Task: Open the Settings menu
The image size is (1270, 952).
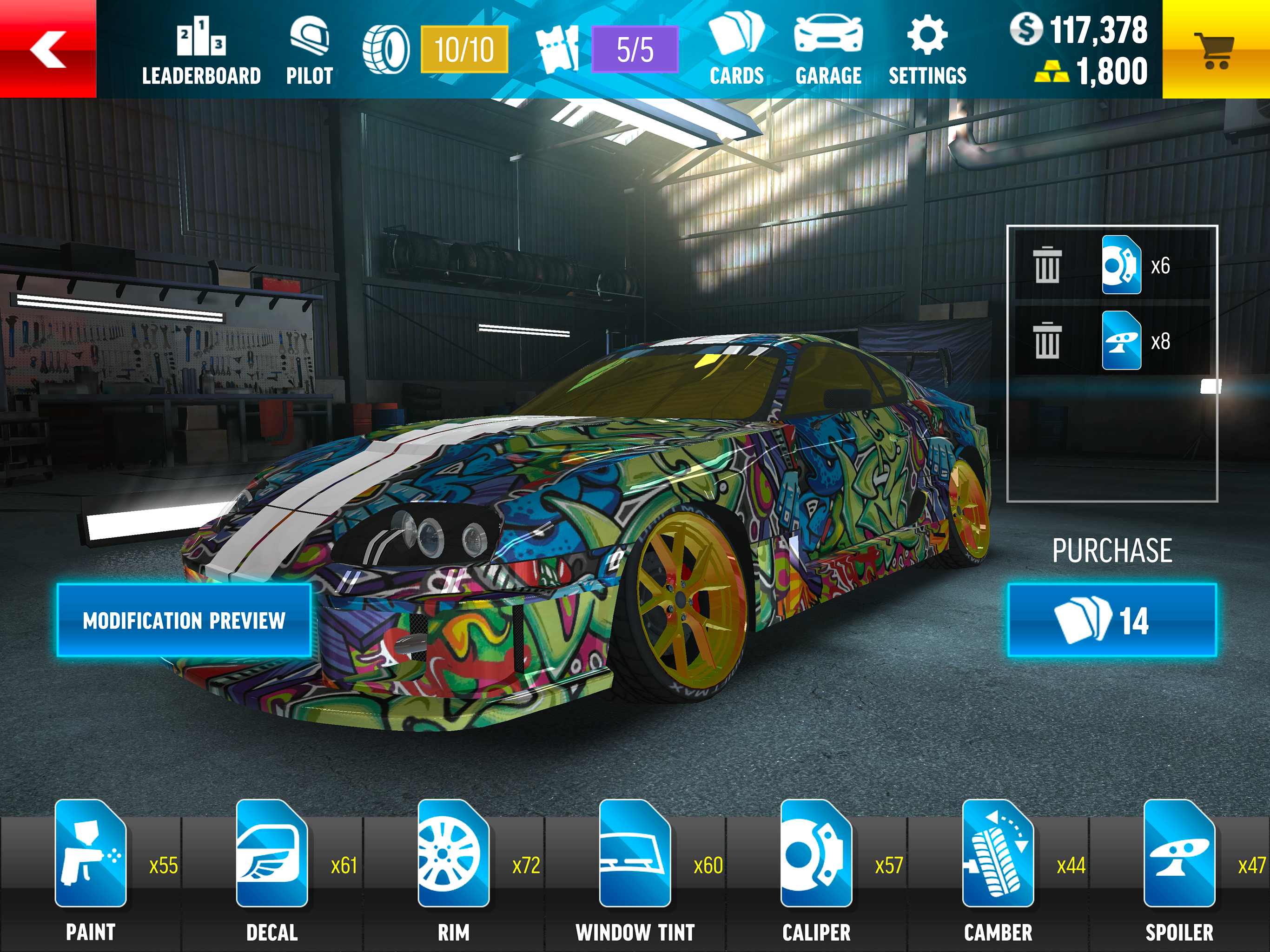Action: pyautogui.click(x=927, y=51)
